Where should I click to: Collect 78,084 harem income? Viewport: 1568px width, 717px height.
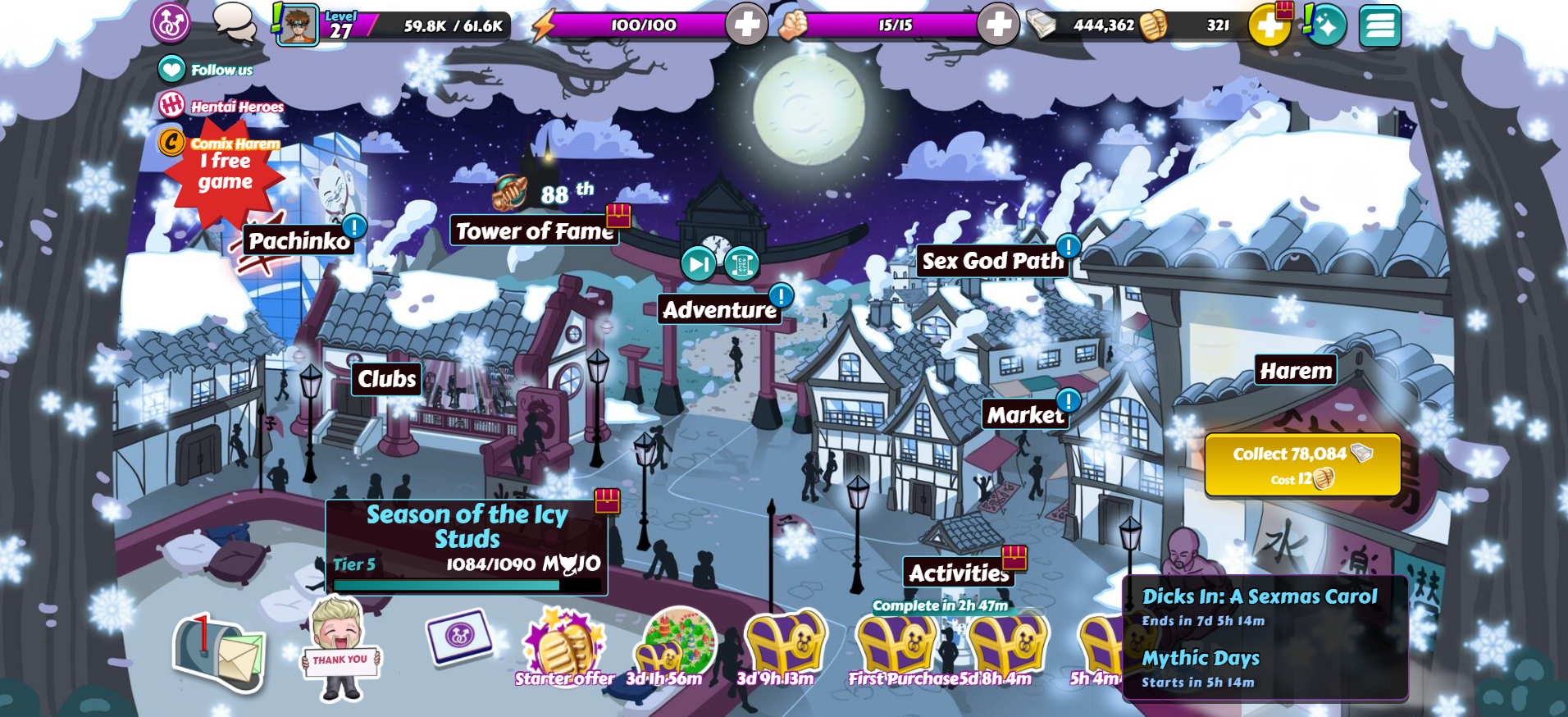pos(1301,464)
